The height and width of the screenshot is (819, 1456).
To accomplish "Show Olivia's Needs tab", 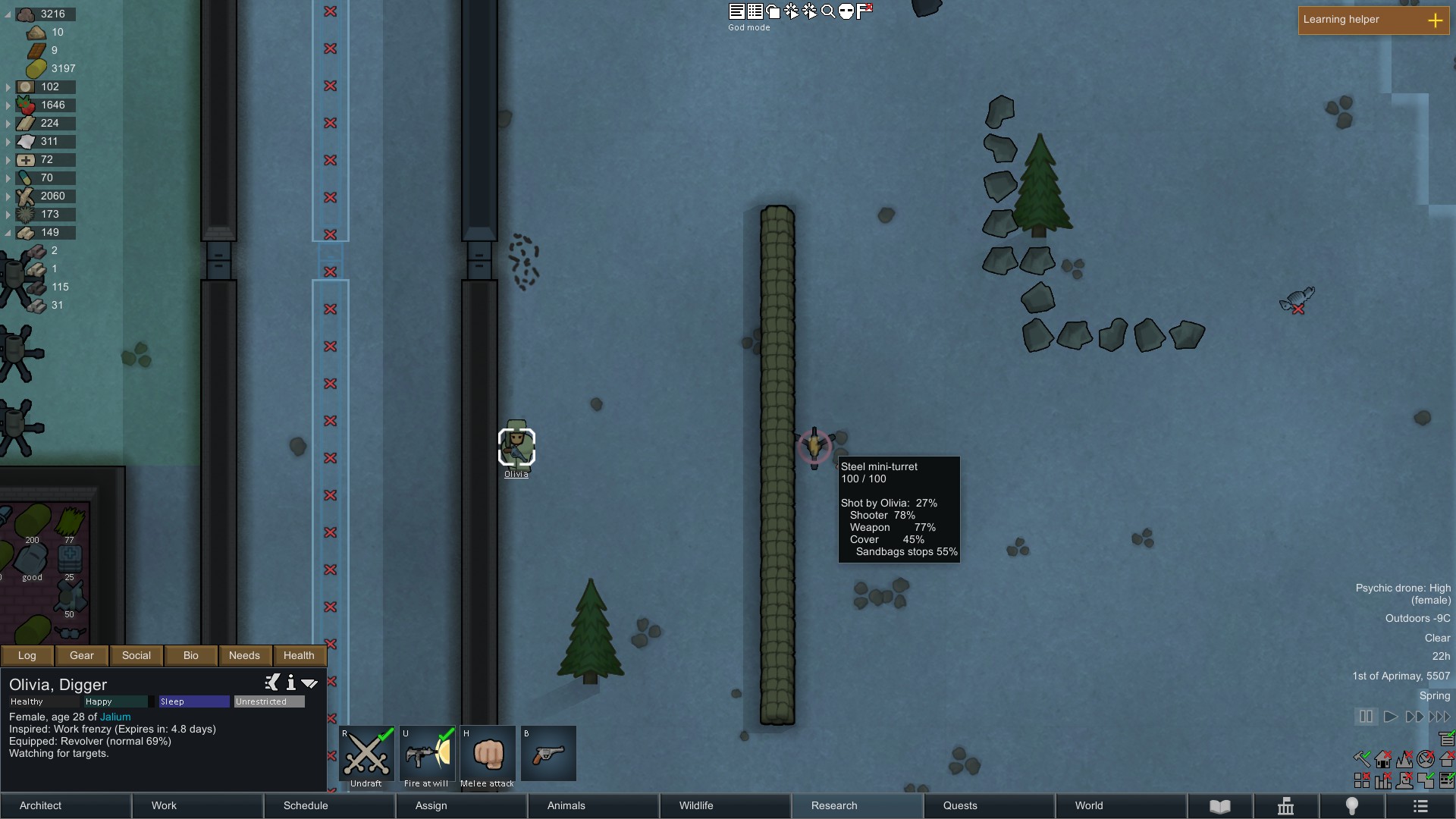I will tap(244, 655).
